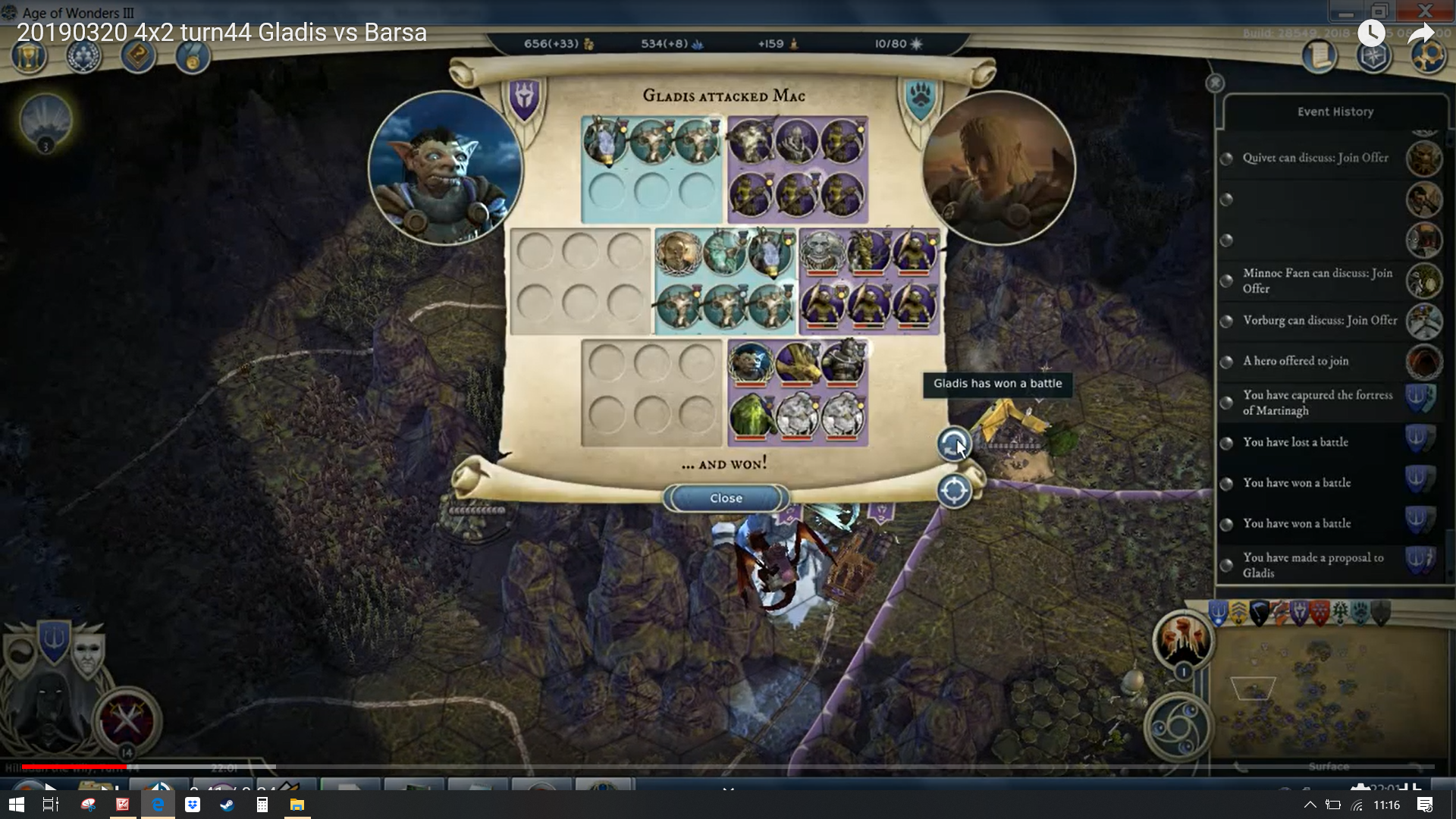Open the research book icon
This screenshot has height=819, width=1456.
click(x=138, y=56)
